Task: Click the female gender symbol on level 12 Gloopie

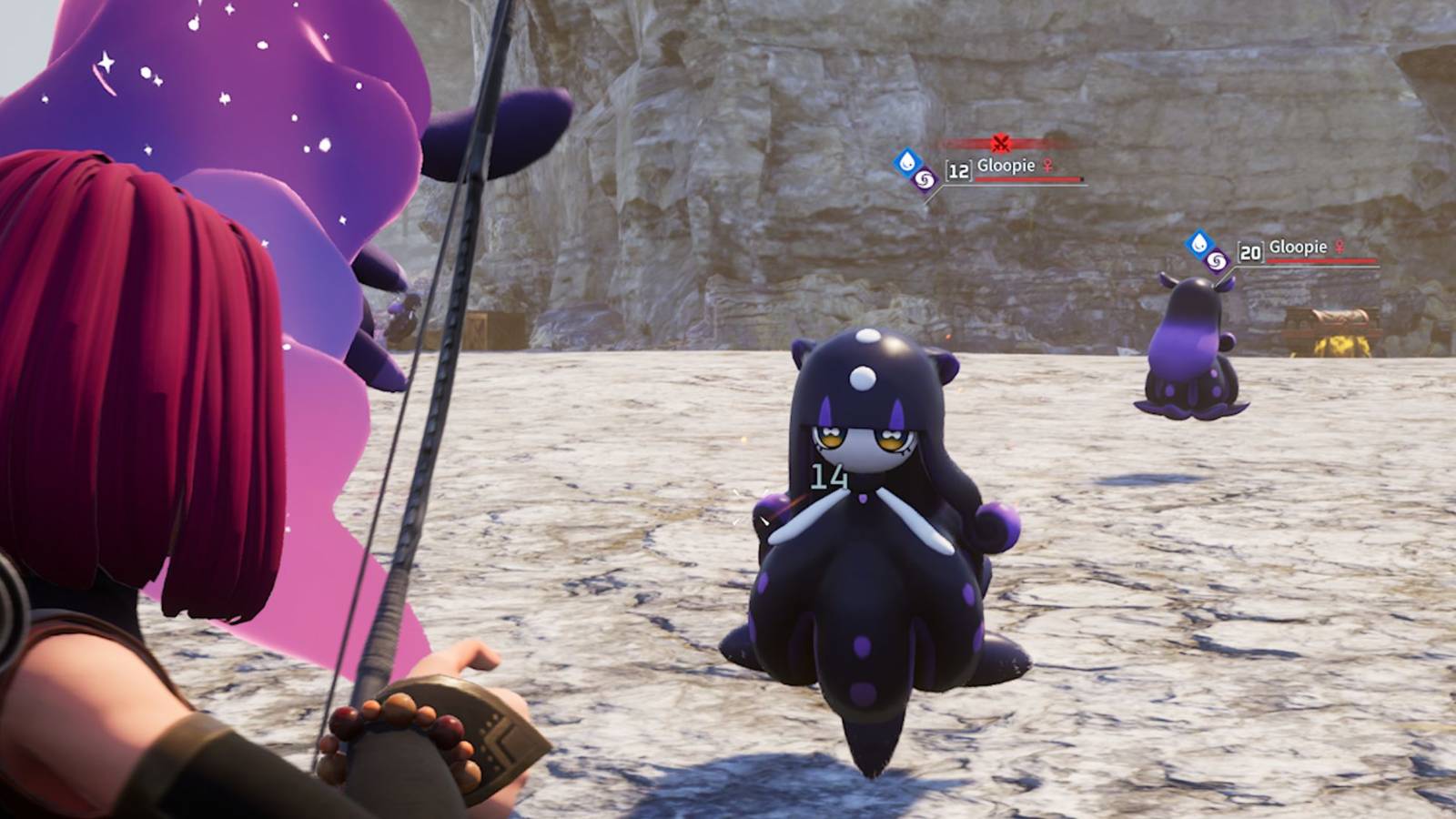Action: tap(1046, 166)
